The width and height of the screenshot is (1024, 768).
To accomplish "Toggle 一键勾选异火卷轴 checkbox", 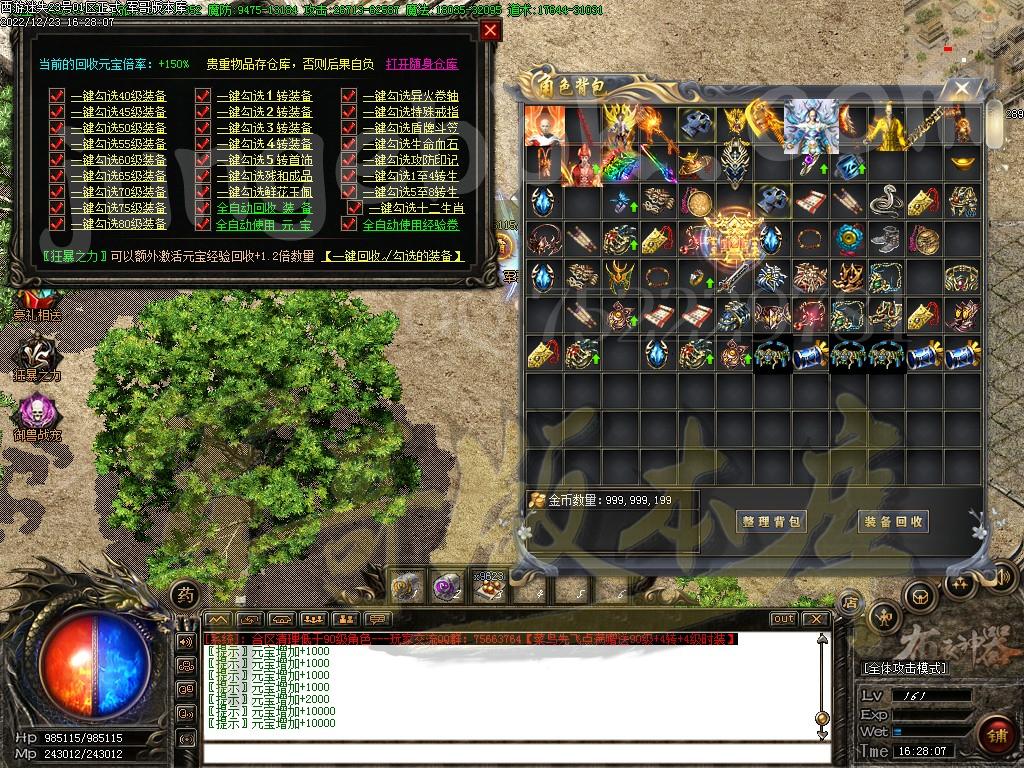I will (349, 96).
